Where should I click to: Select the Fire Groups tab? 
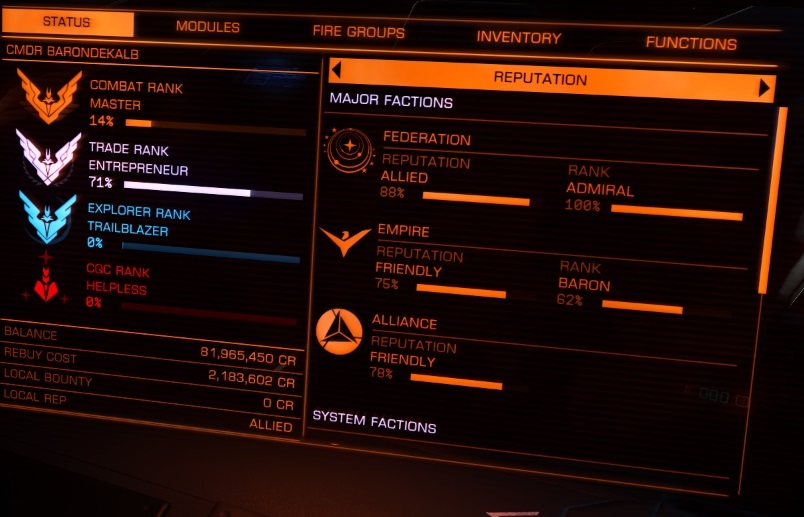[x=358, y=32]
